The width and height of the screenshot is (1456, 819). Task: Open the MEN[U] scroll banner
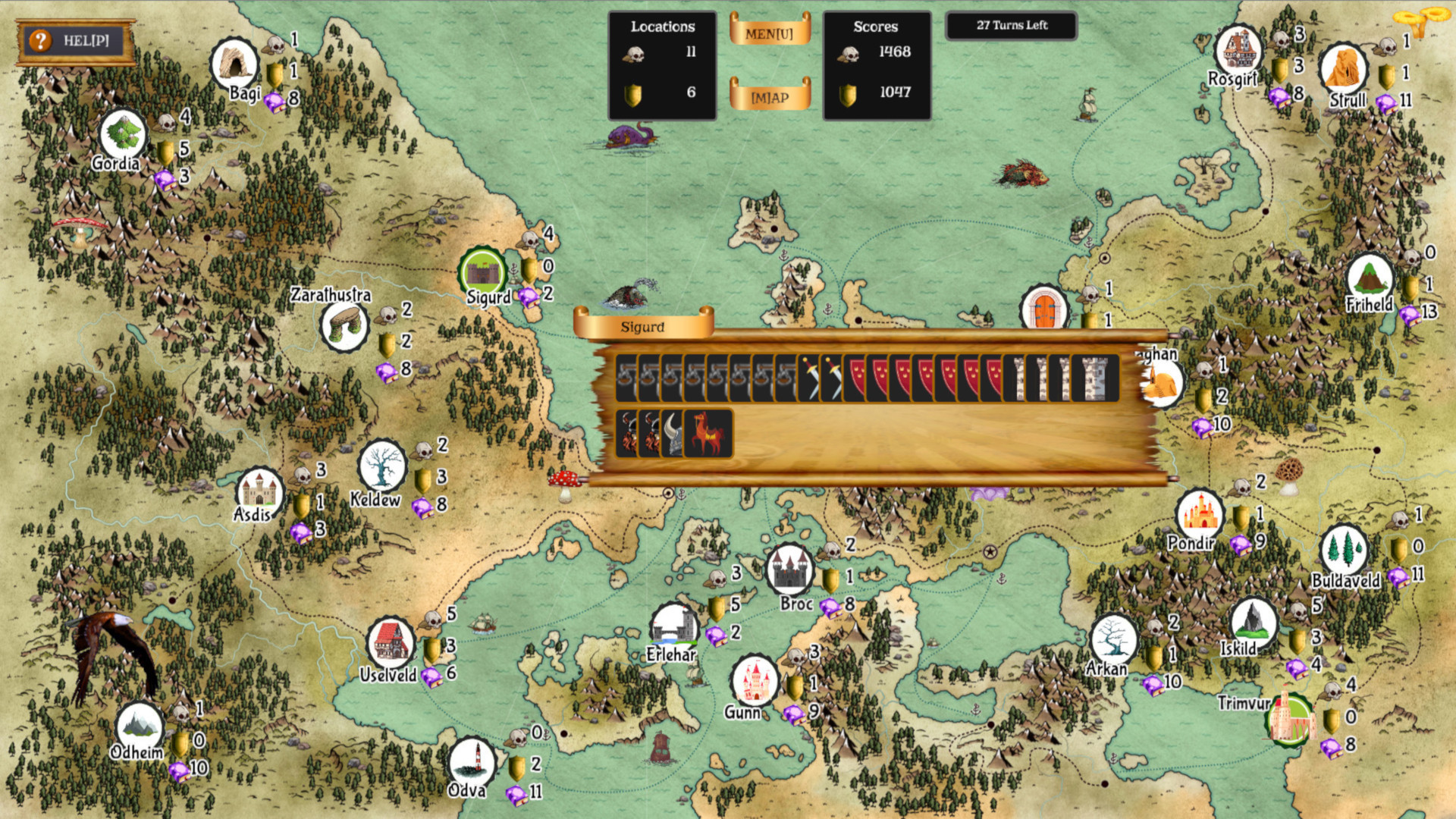pyautogui.click(x=770, y=32)
